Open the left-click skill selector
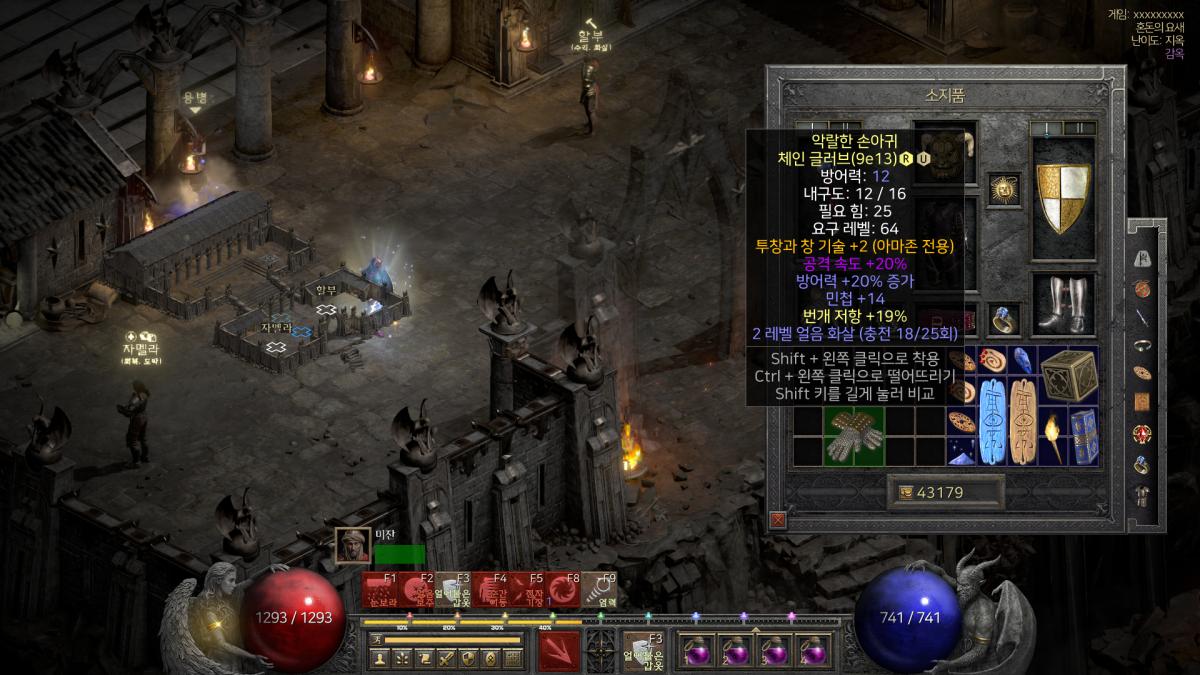 click(559, 650)
